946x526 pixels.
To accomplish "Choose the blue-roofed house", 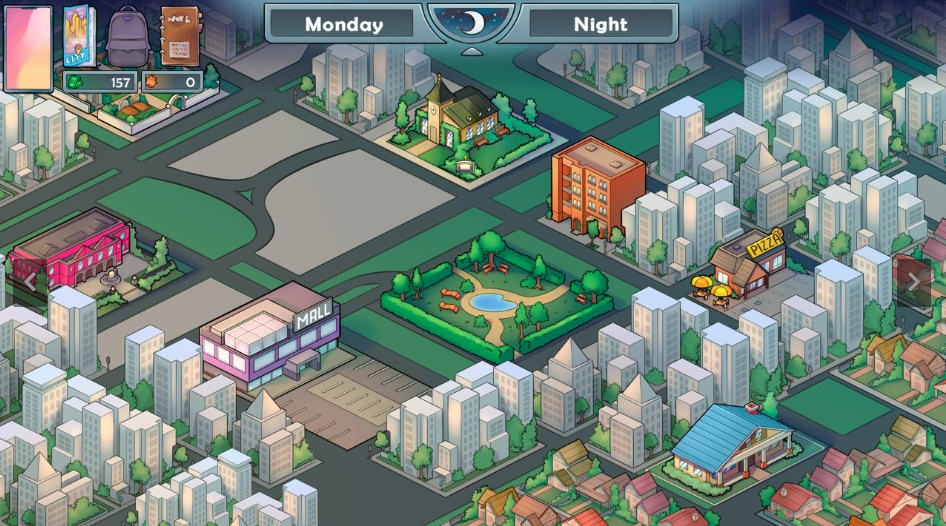I will [726, 443].
